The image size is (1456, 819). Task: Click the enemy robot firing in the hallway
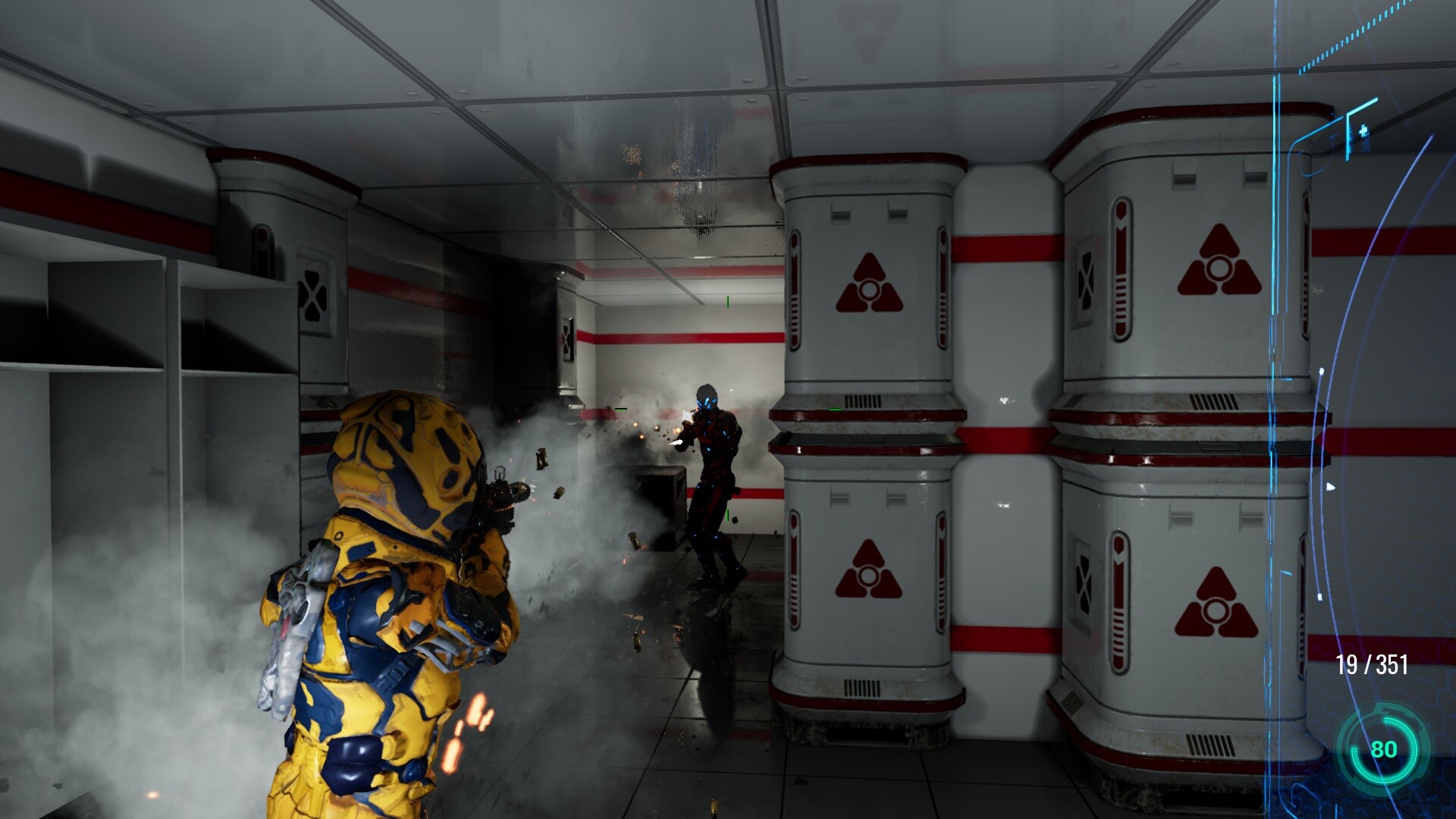point(713,470)
